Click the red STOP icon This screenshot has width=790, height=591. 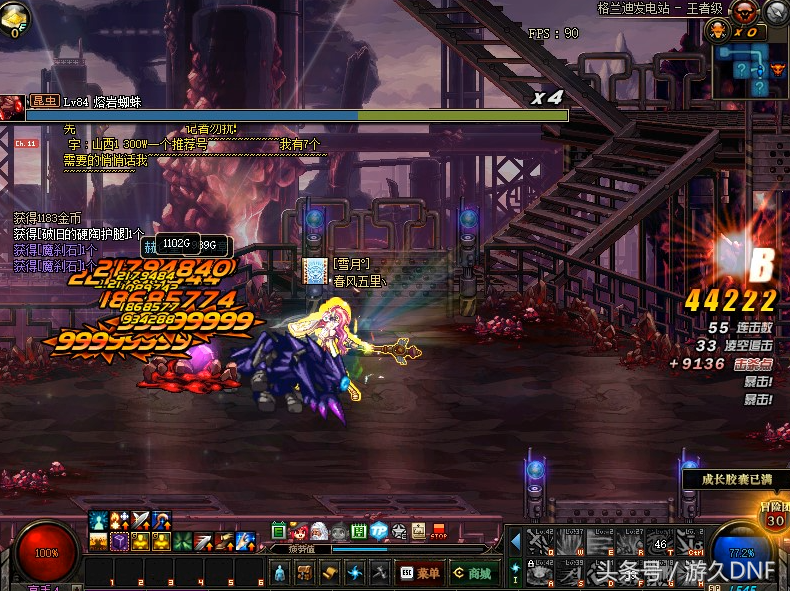[438, 532]
